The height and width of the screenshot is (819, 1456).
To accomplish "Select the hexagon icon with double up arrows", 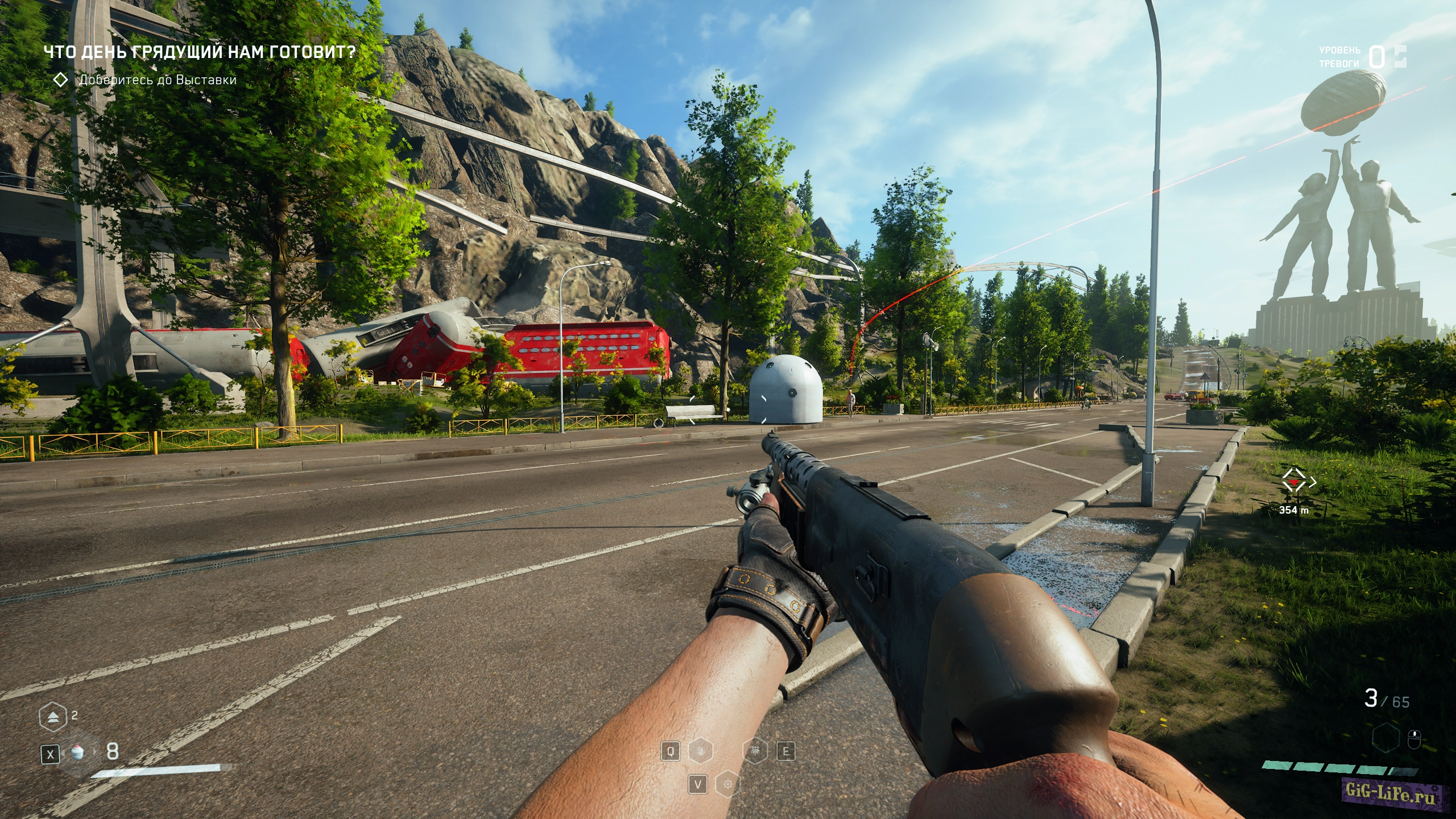I will click(x=52, y=717).
